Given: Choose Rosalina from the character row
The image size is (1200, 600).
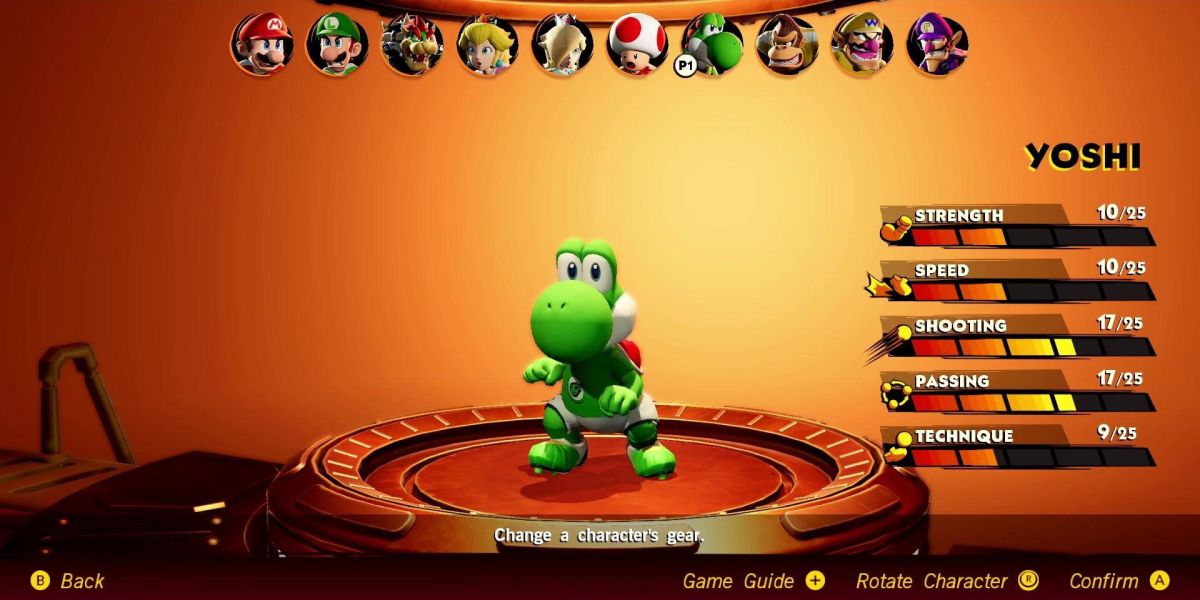Looking at the screenshot, I should coord(562,44).
